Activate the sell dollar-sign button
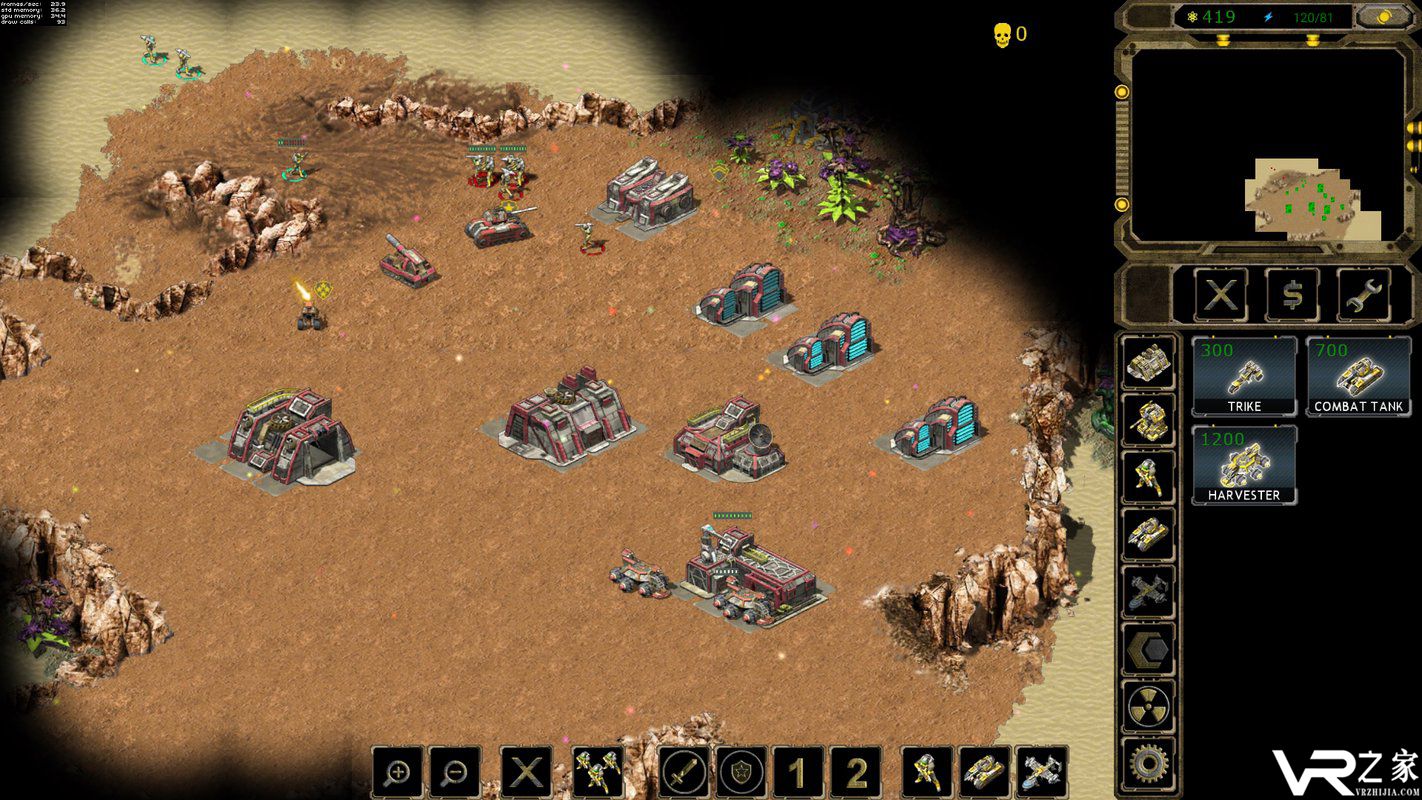Screen dimensions: 1422x800 coord(1292,295)
